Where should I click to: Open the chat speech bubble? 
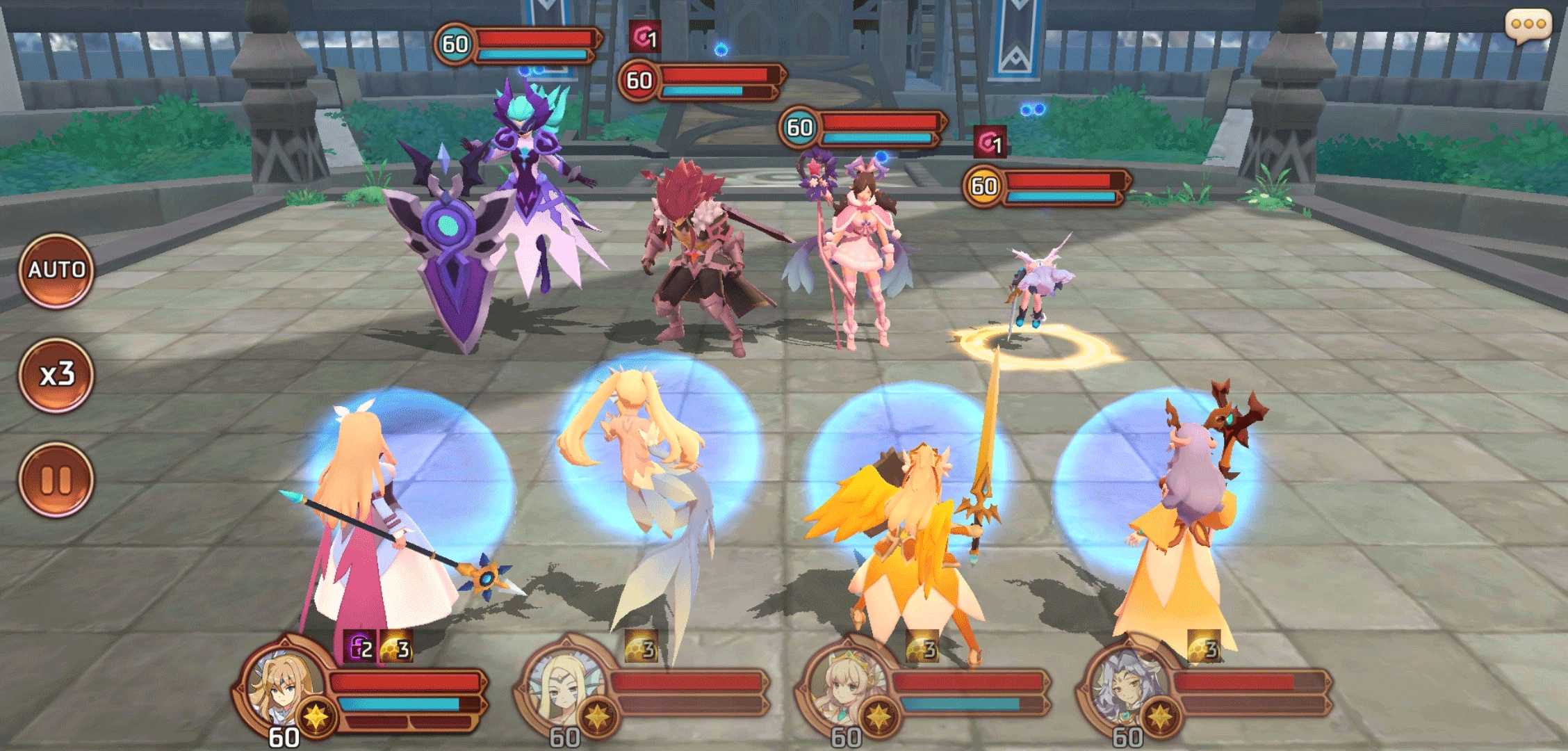(x=1528, y=26)
